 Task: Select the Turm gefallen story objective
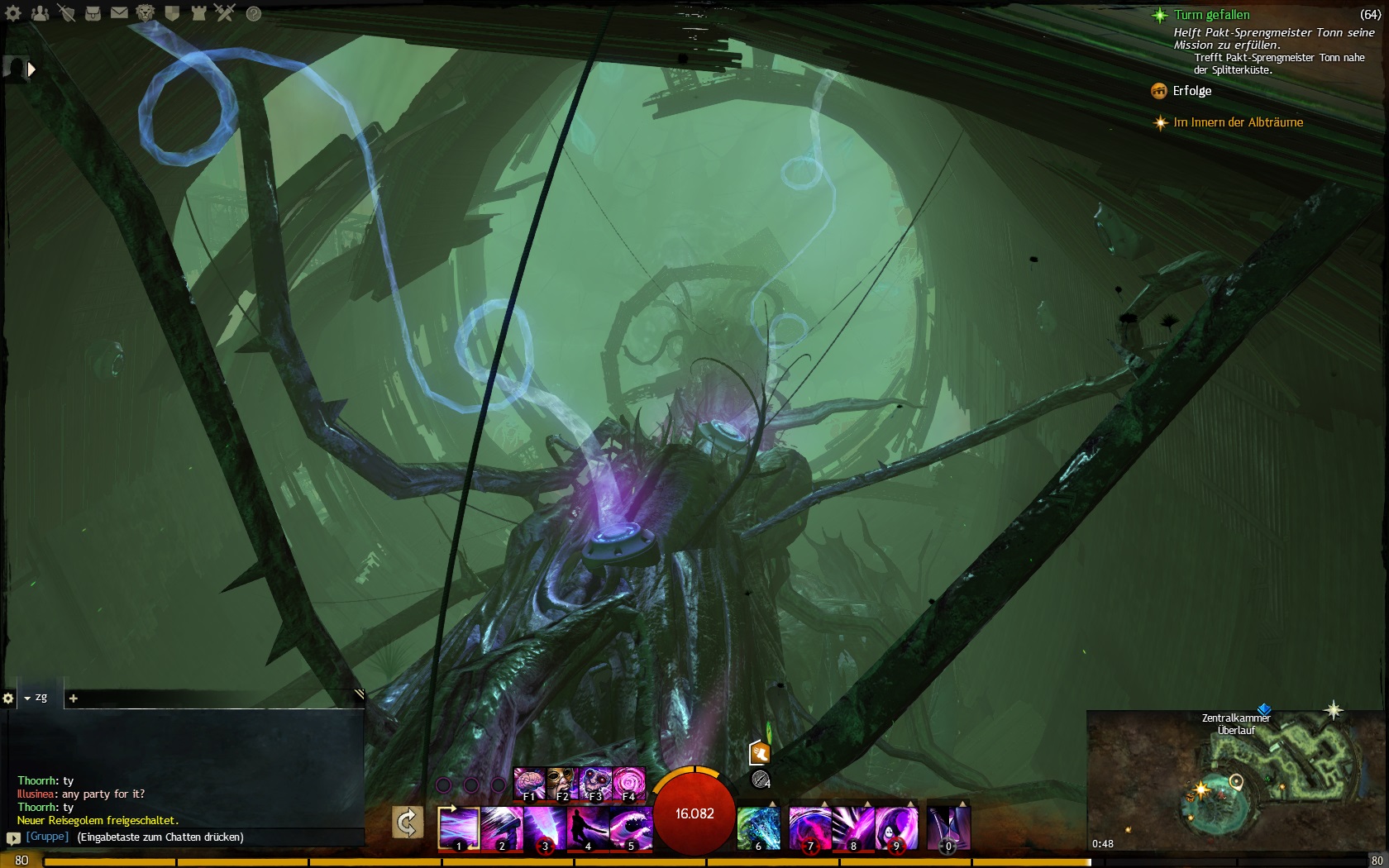[1211, 15]
